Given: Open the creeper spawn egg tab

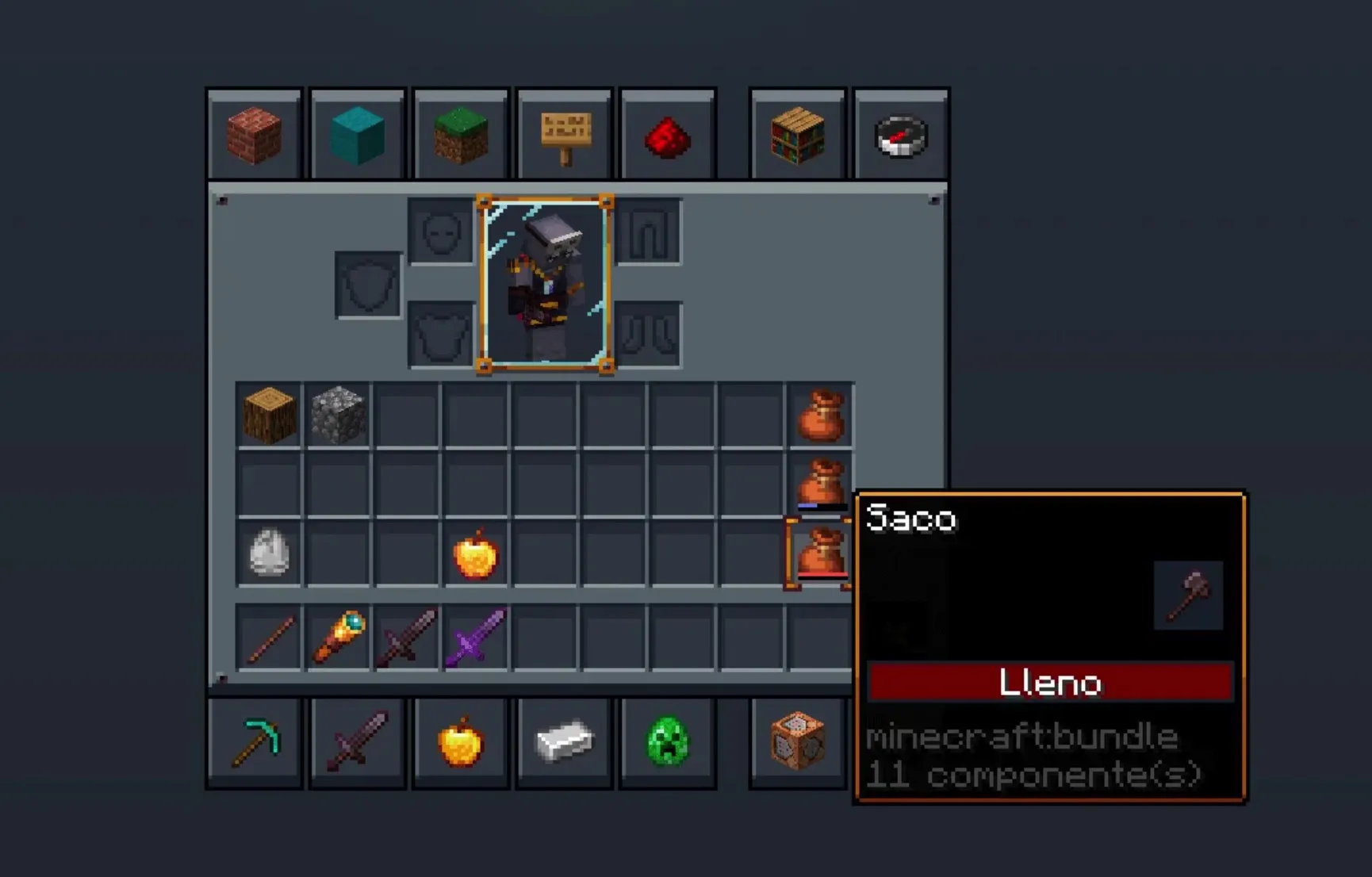Looking at the screenshot, I should pyautogui.click(x=668, y=742).
